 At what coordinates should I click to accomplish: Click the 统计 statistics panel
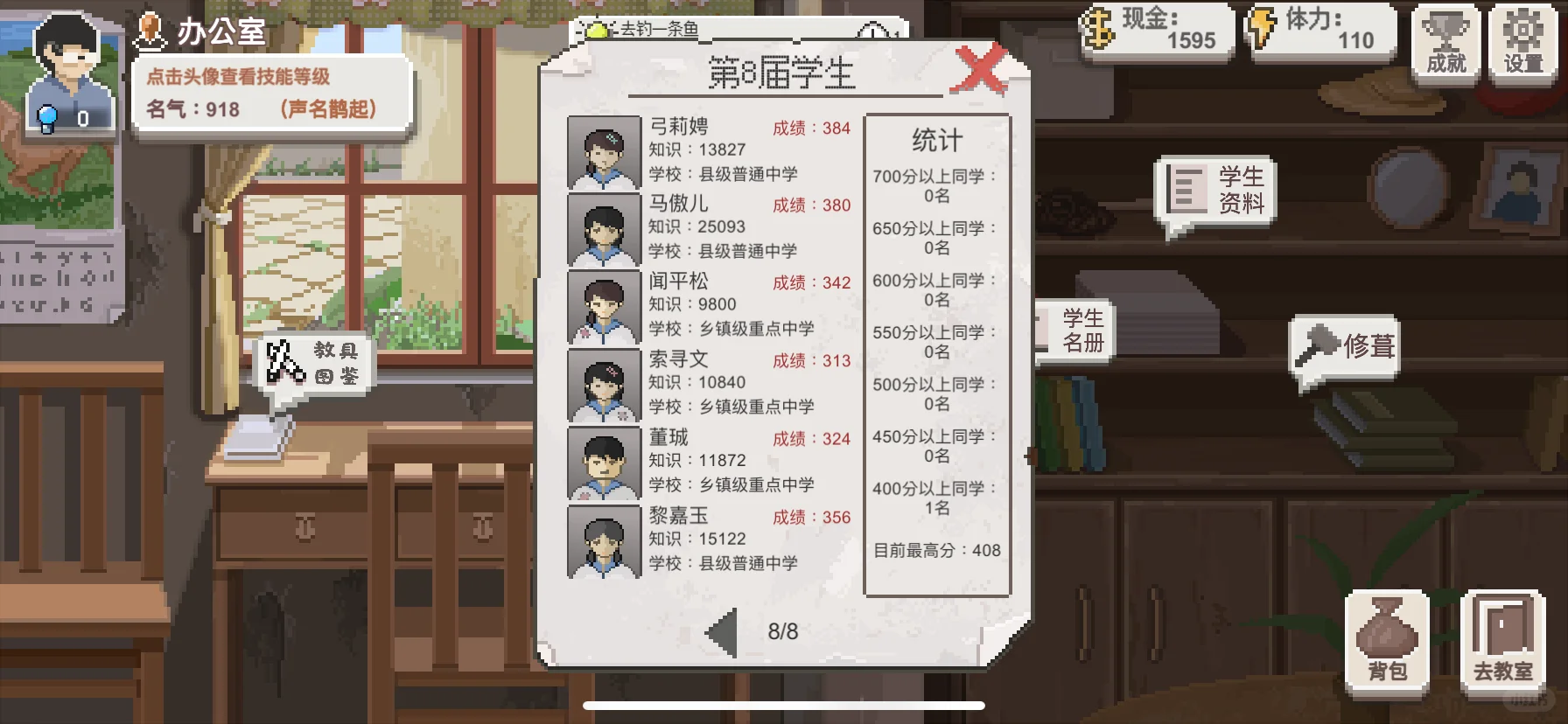coord(937,350)
